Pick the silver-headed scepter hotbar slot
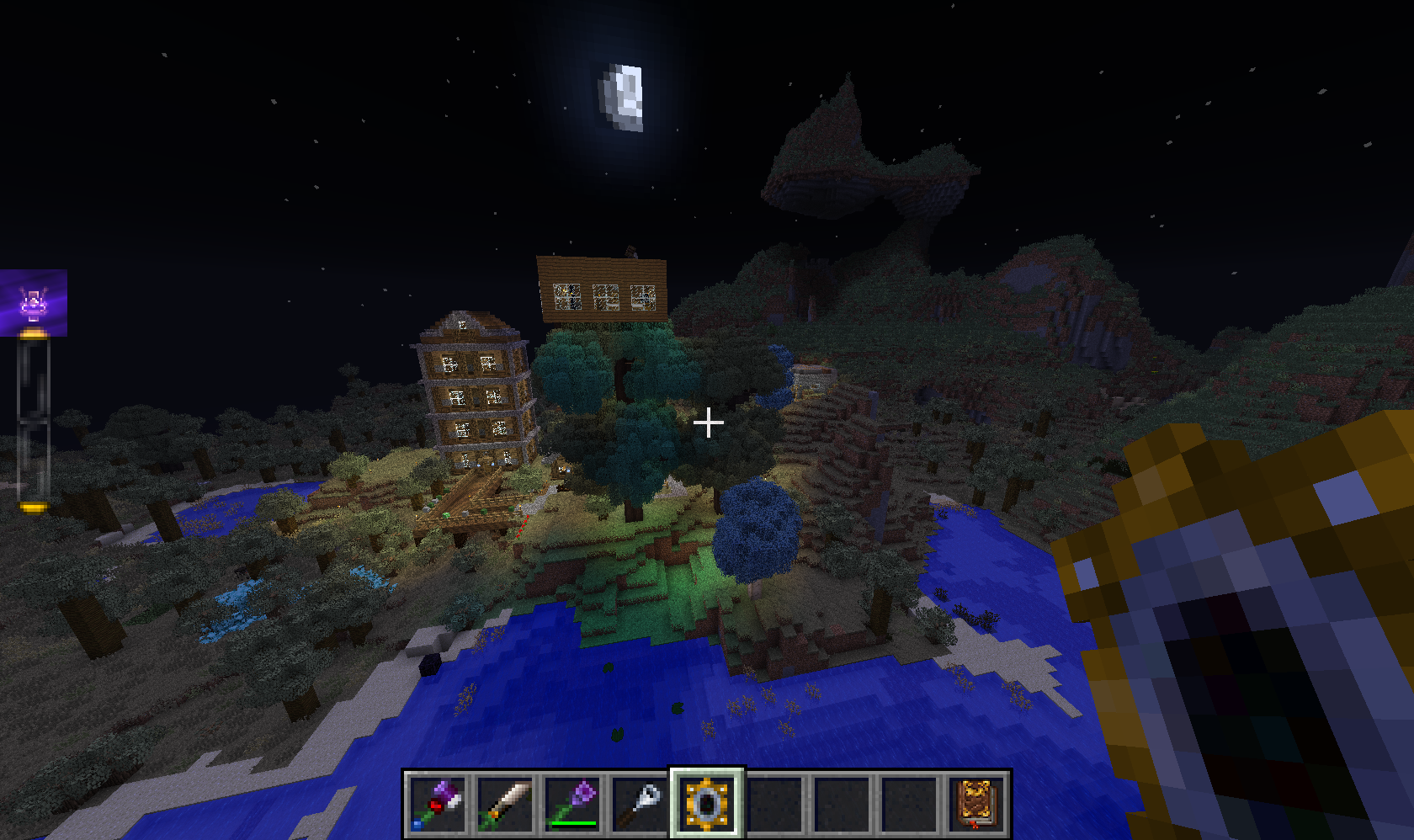The width and height of the screenshot is (1414, 840). point(640,804)
